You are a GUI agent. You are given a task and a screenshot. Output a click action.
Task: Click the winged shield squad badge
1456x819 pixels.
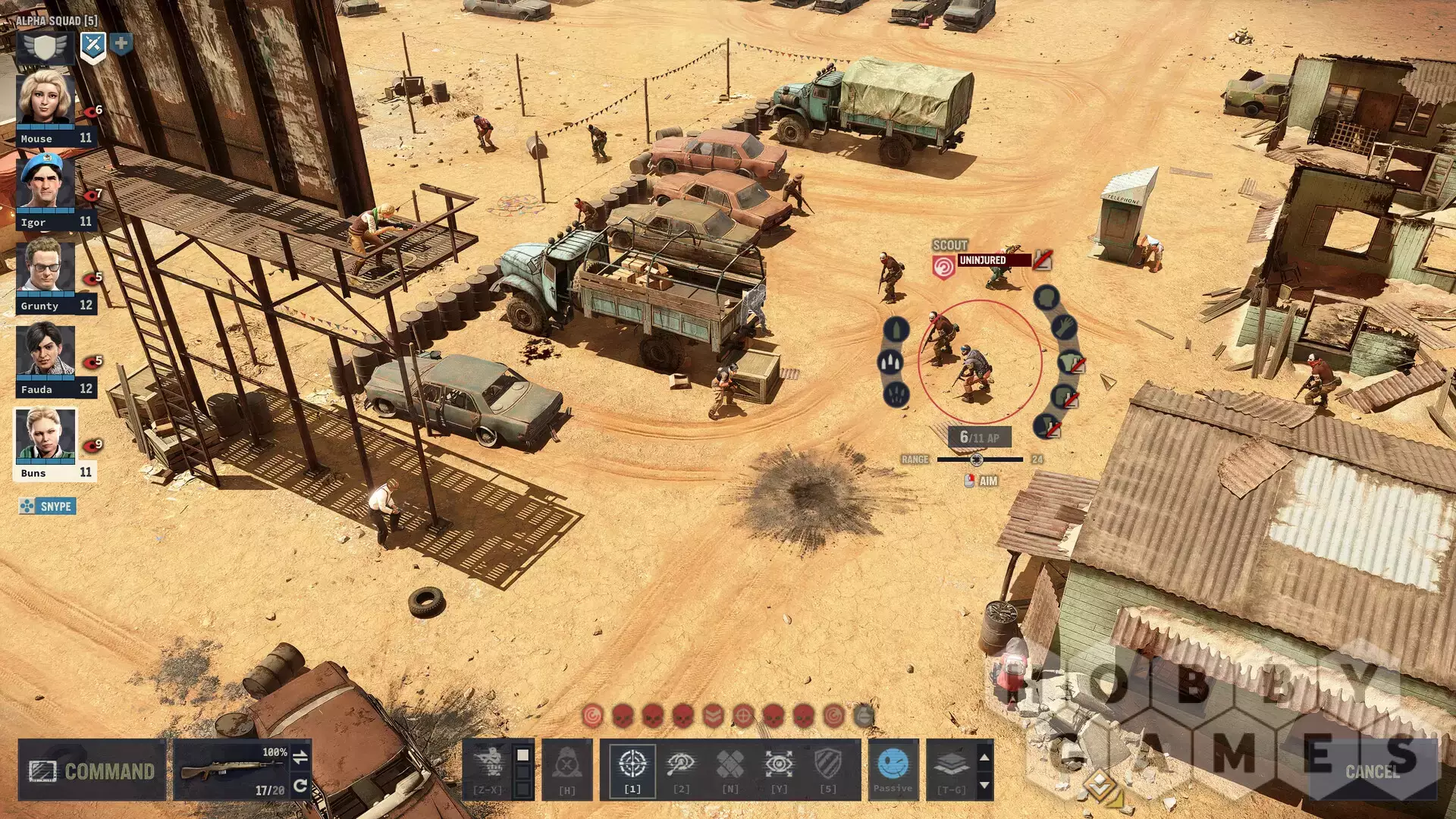click(x=45, y=47)
